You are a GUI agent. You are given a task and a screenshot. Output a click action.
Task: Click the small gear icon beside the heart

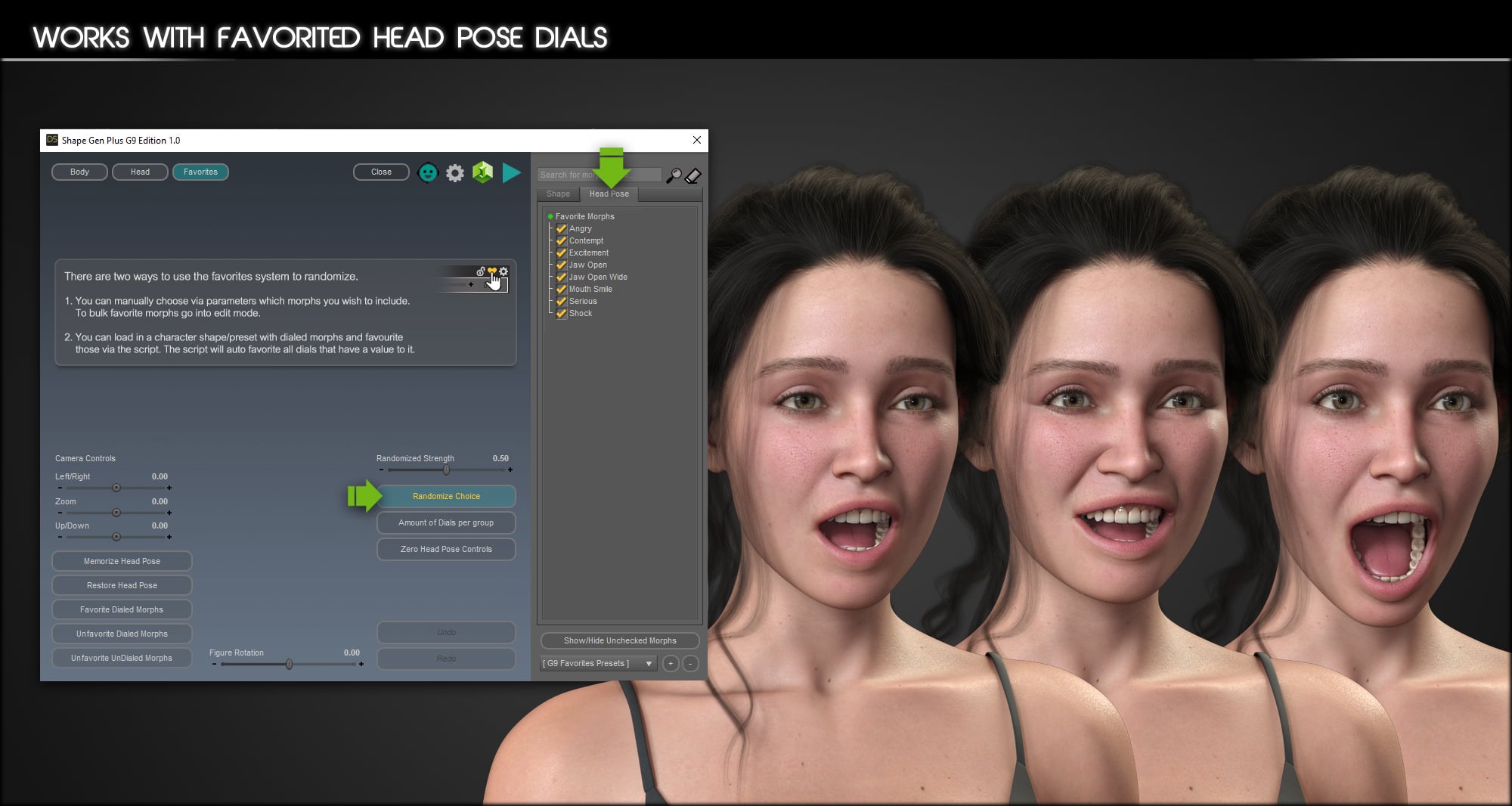click(503, 271)
